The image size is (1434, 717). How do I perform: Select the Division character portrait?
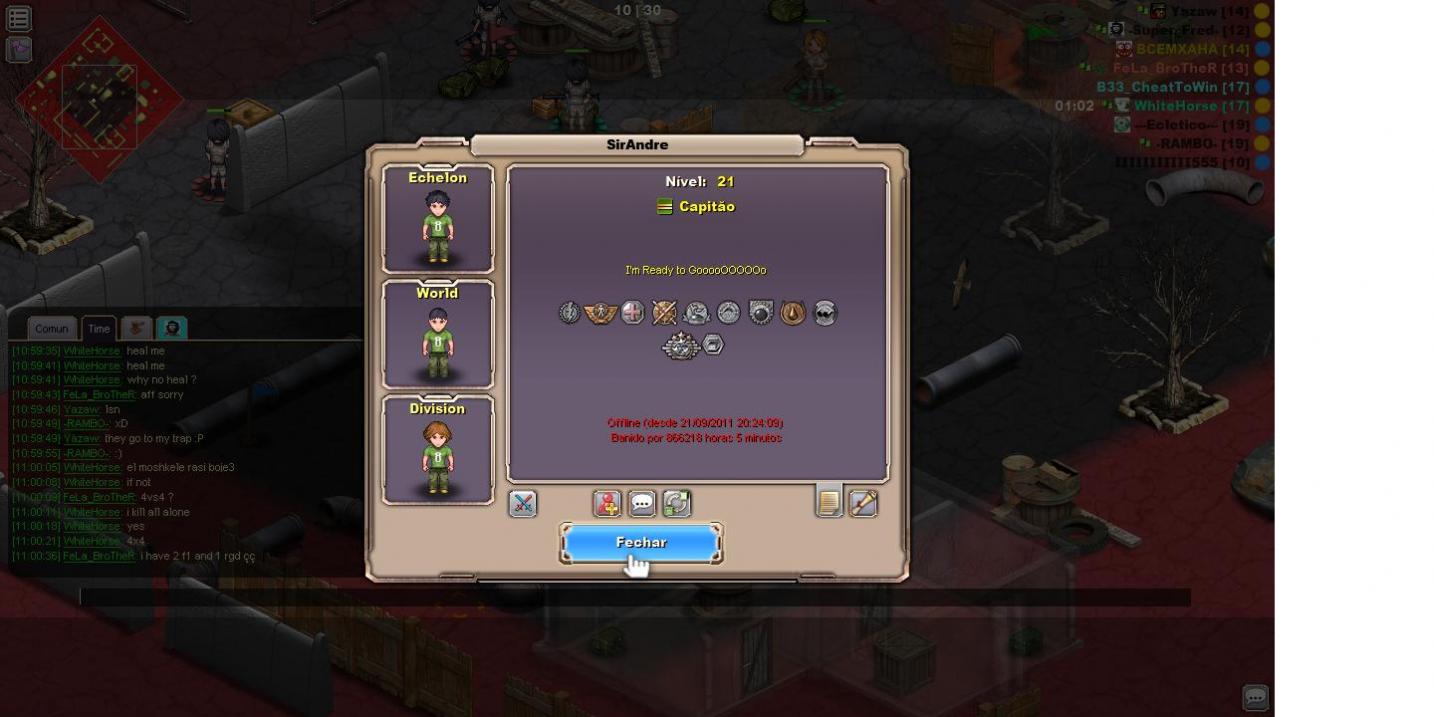click(438, 450)
